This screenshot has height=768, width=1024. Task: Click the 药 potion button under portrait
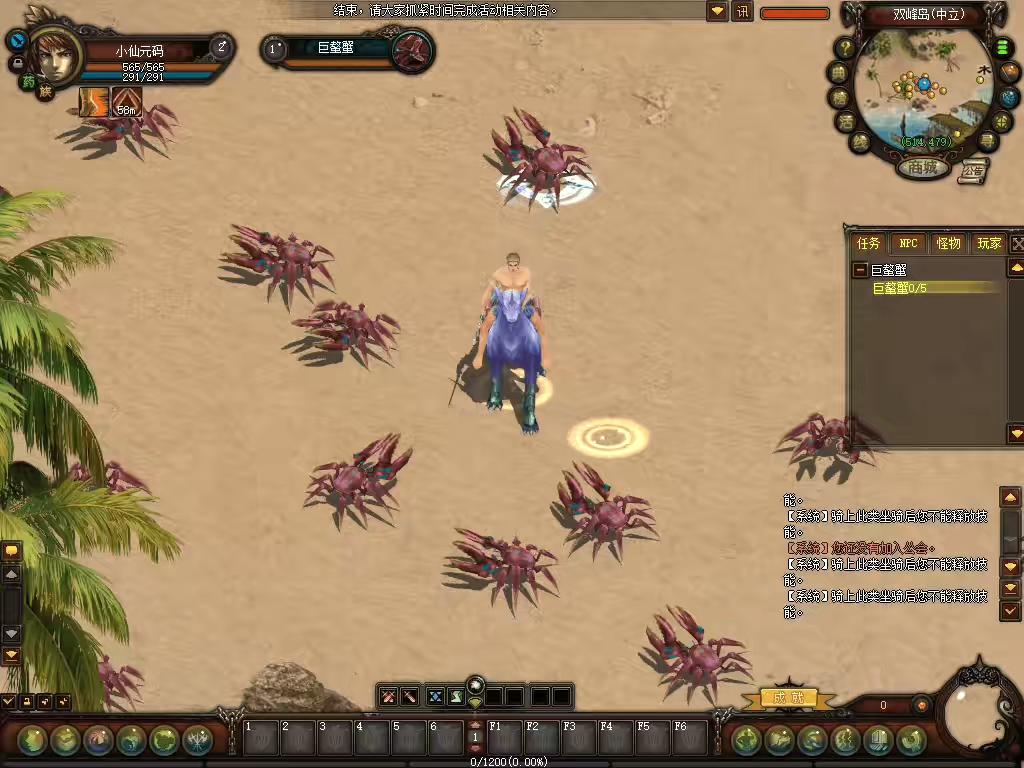(x=29, y=83)
